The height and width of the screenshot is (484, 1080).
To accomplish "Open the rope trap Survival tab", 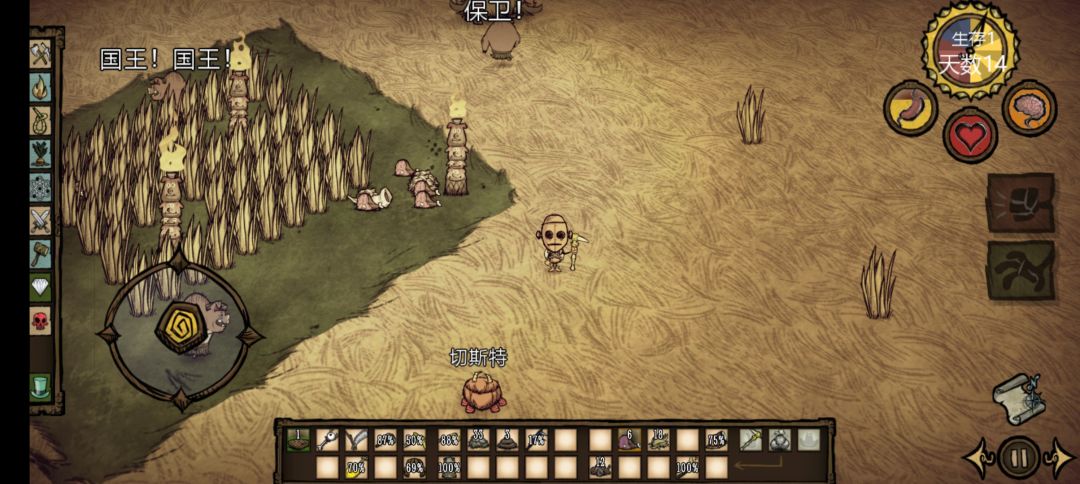I will click(x=40, y=120).
